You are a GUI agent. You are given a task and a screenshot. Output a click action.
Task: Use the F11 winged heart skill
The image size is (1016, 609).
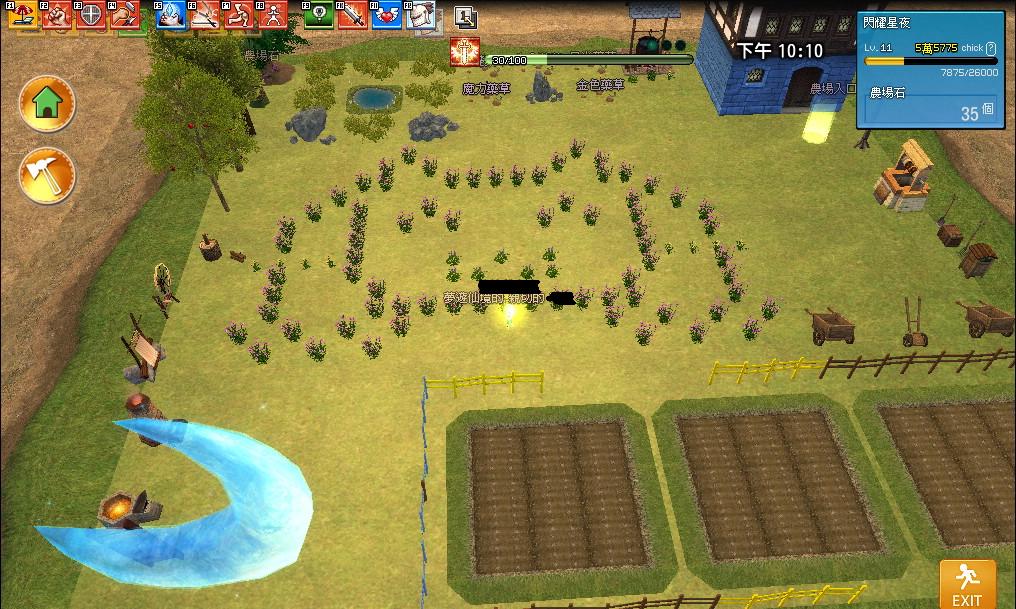(x=386, y=14)
